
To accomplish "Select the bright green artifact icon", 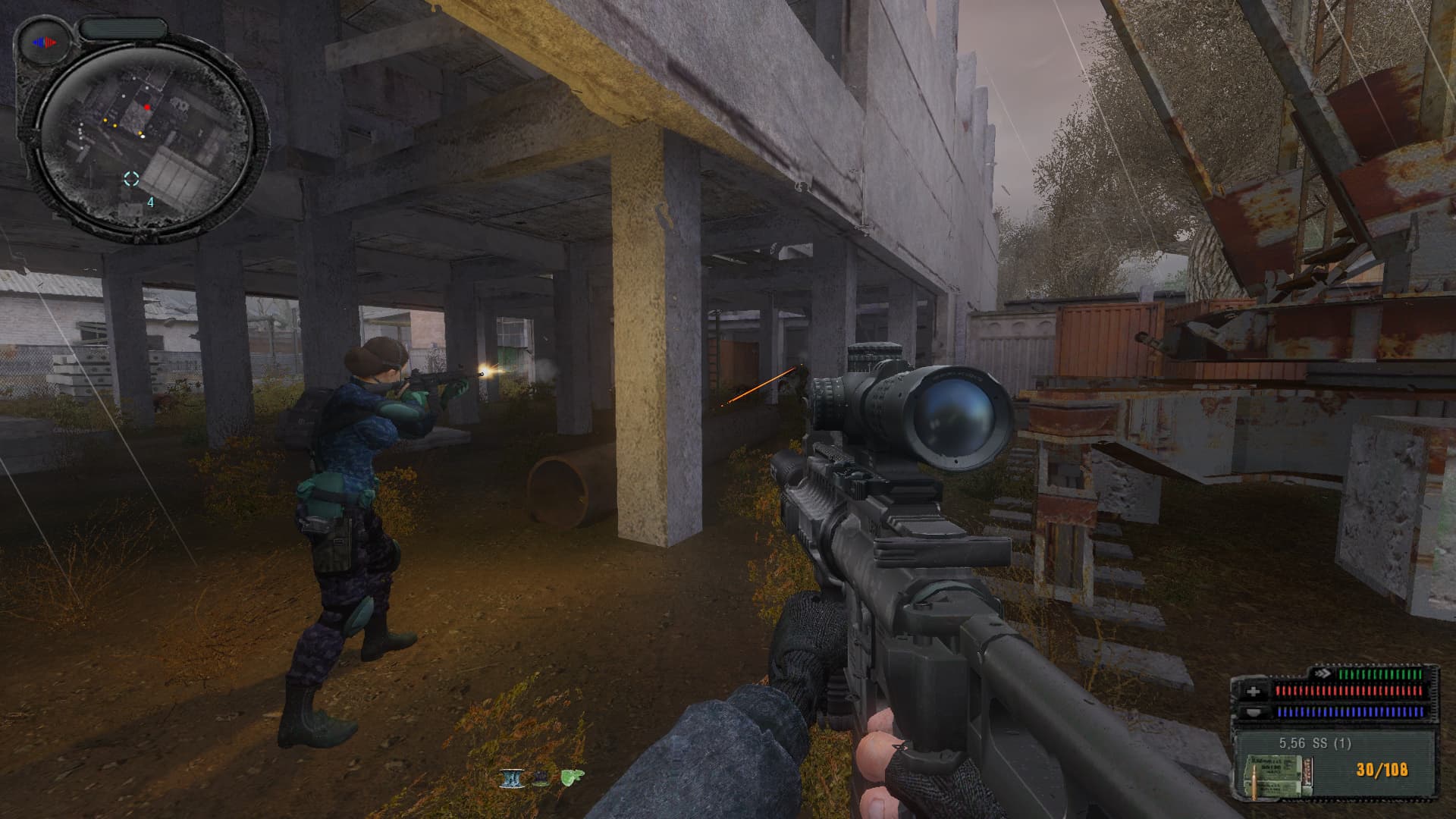I will (573, 777).
